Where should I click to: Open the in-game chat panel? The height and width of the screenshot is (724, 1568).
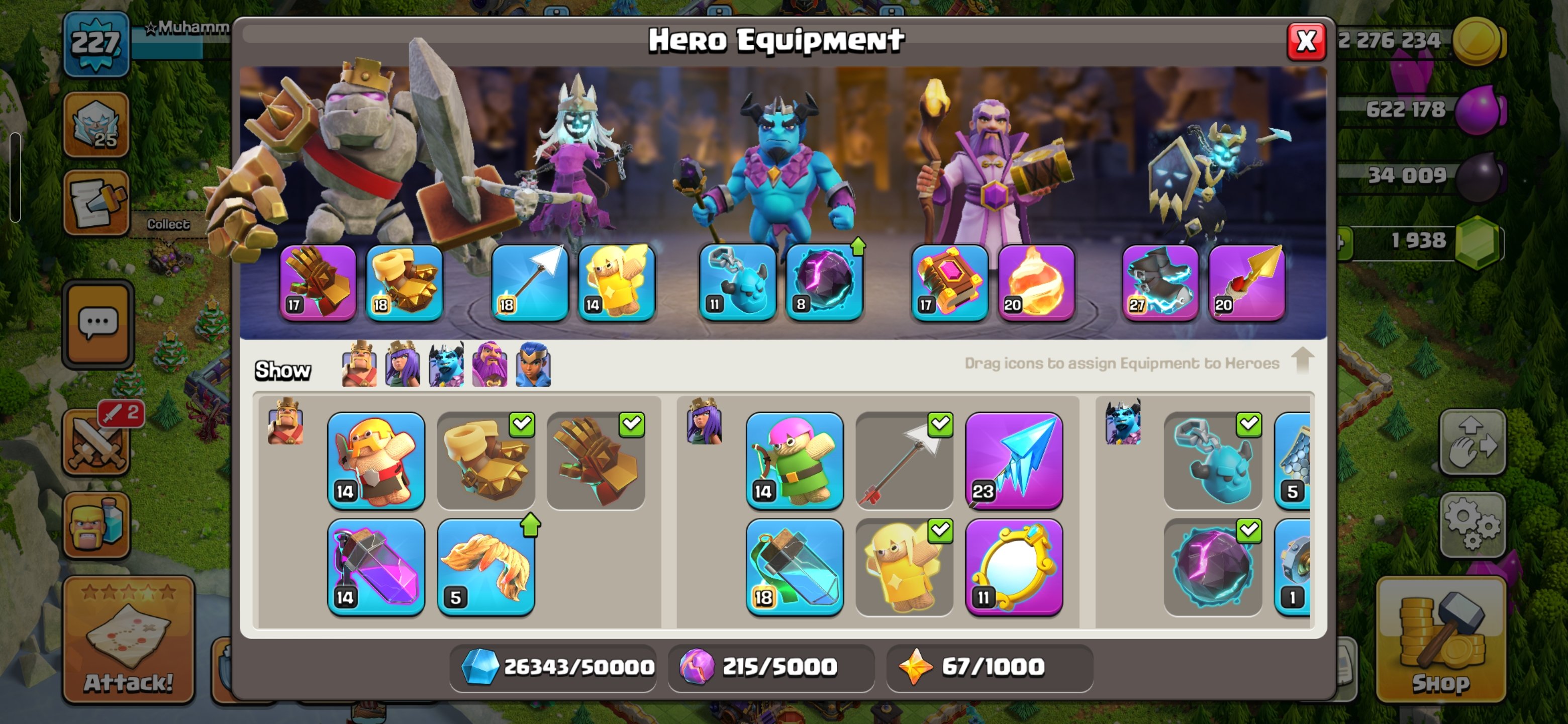pos(97,324)
